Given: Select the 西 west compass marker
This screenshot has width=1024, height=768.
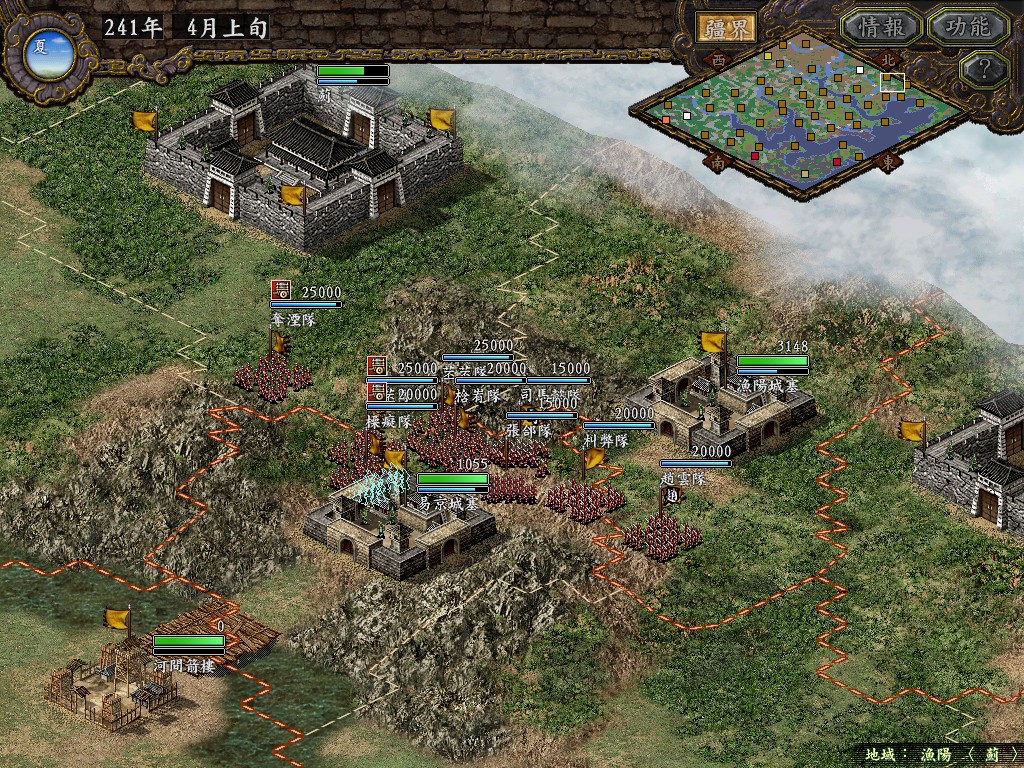Looking at the screenshot, I should pyautogui.click(x=717, y=60).
